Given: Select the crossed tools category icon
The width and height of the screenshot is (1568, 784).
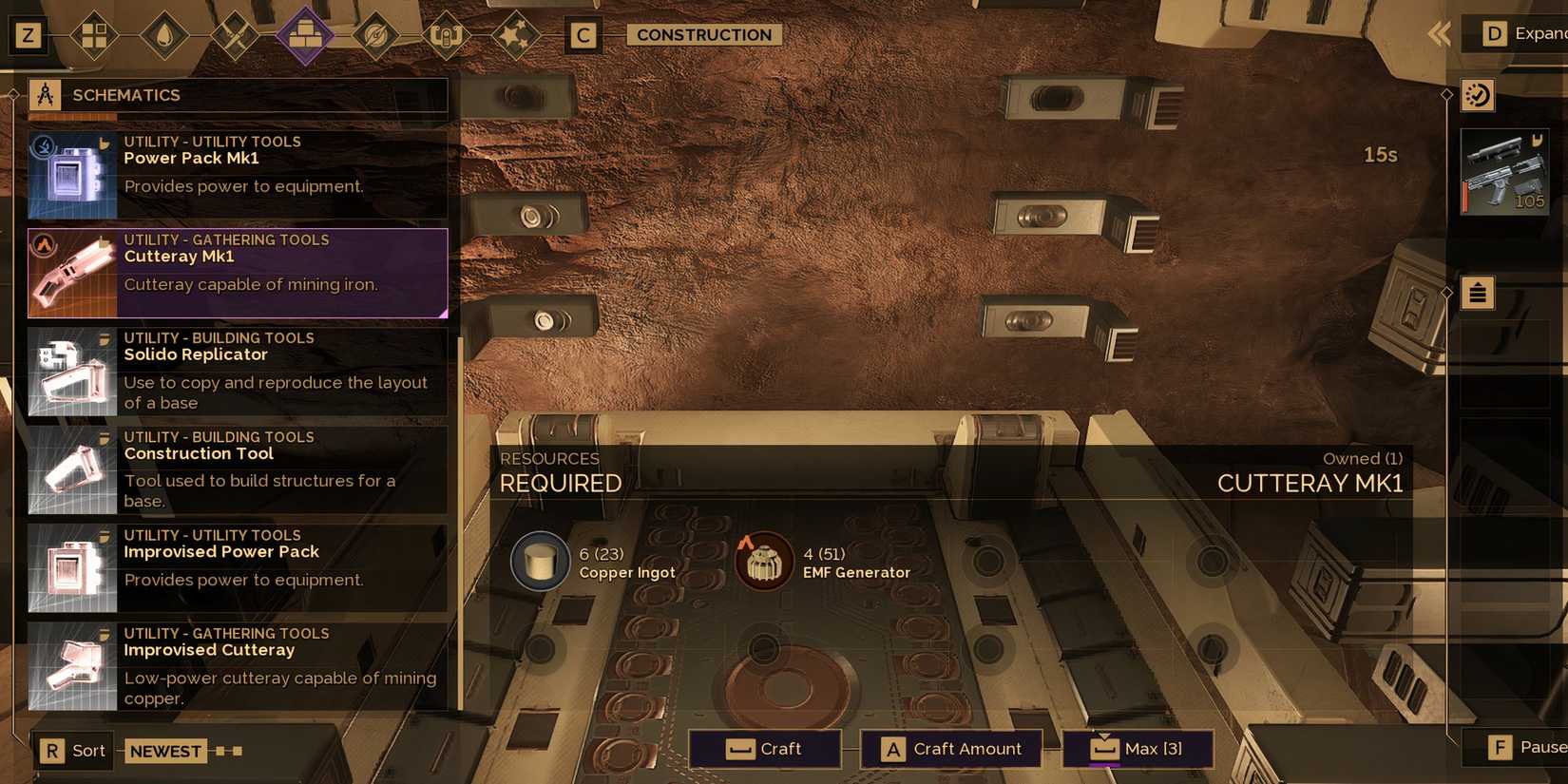Looking at the screenshot, I should [x=234, y=35].
